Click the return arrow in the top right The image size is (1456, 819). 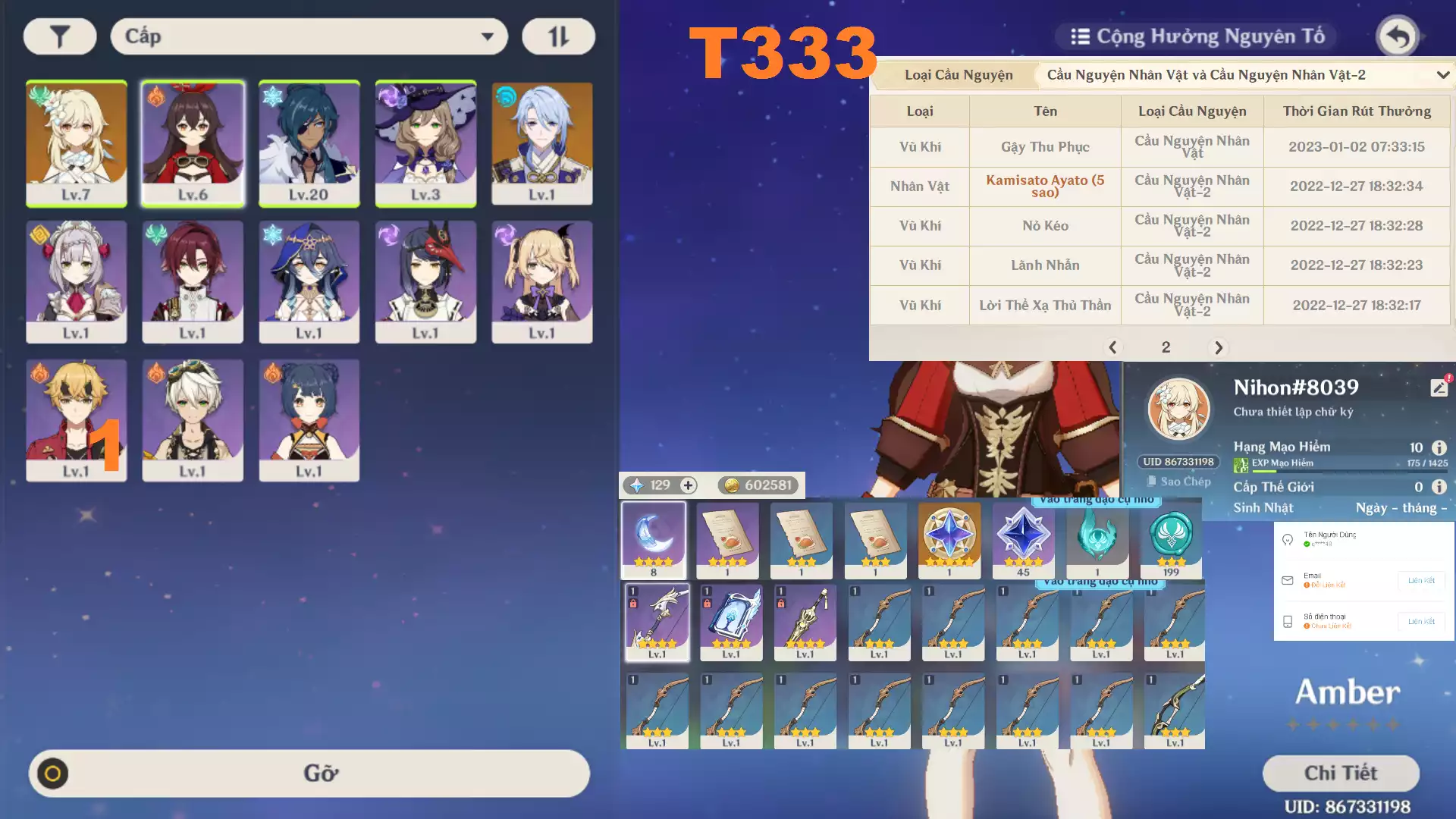click(x=1397, y=36)
